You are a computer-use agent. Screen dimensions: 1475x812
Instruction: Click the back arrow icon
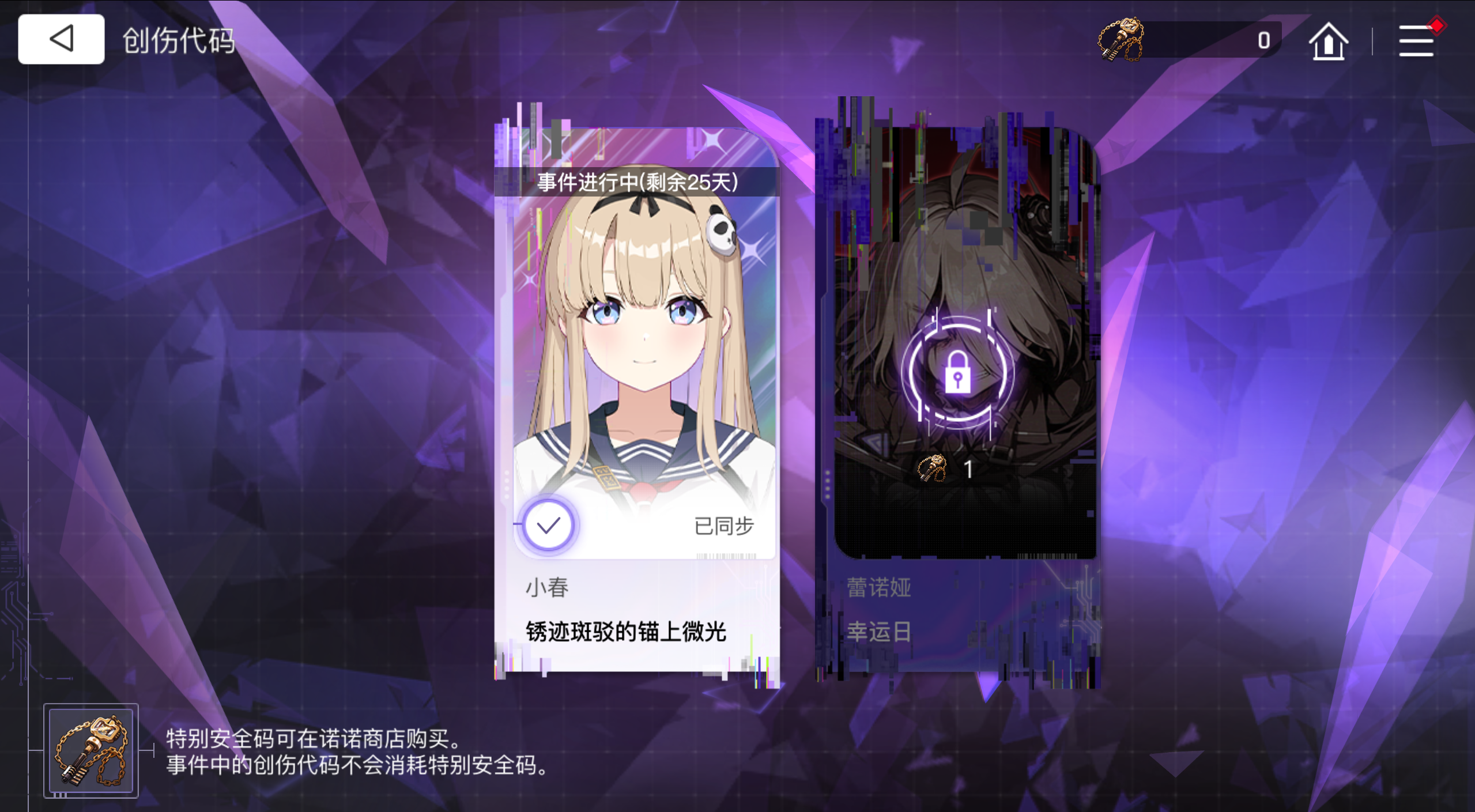(61, 39)
